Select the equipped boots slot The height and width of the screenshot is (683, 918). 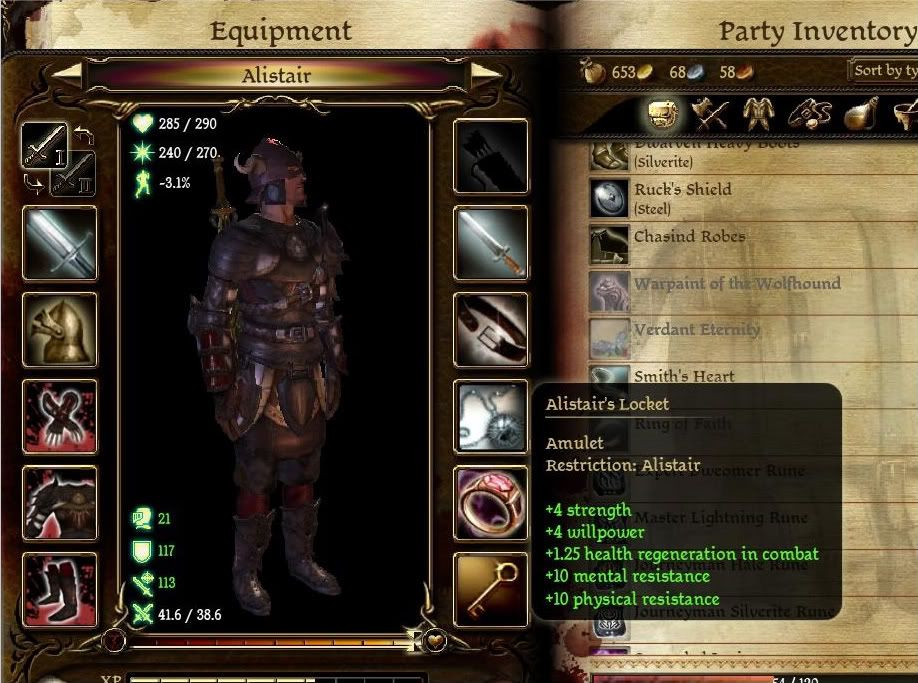click(x=60, y=589)
